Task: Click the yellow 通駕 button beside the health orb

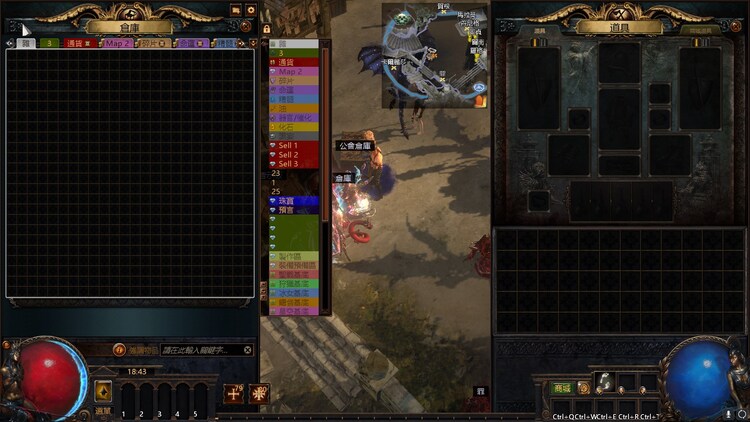Action: click(103, 390)
